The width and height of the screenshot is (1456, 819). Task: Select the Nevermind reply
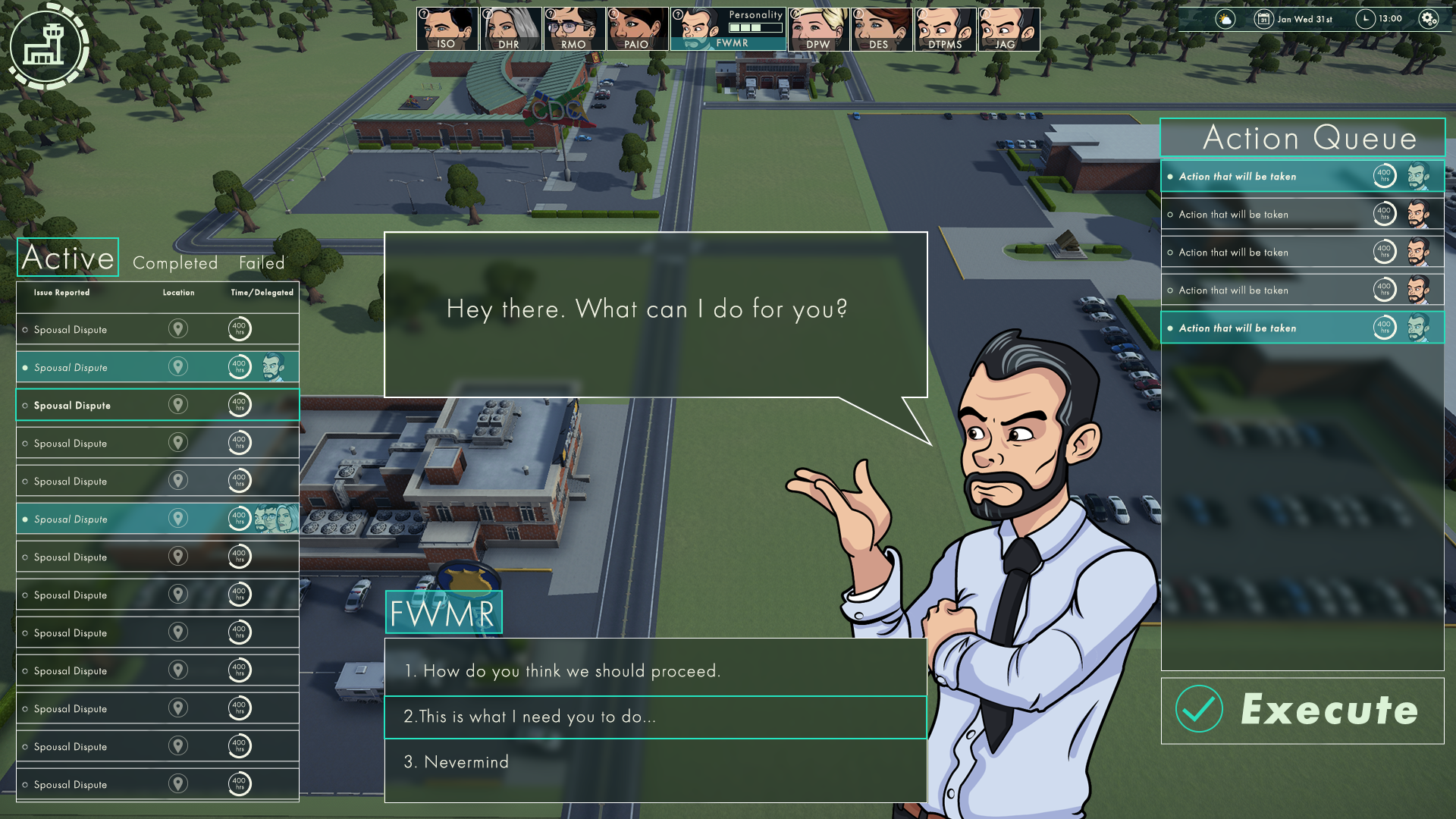click(x=655, y=762)
